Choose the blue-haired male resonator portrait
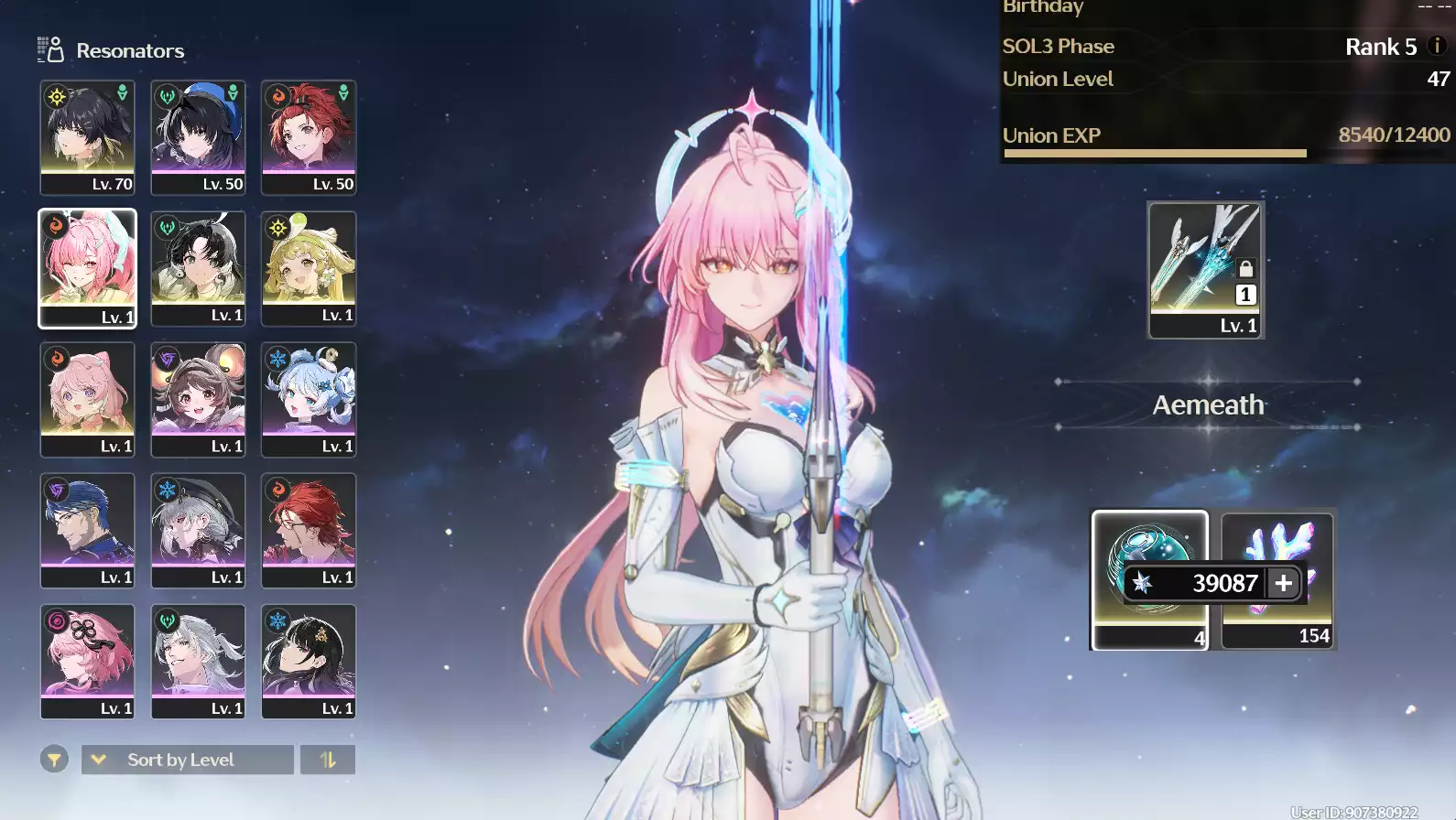This screenshot has height=820, width=1456. pos(87,530)
